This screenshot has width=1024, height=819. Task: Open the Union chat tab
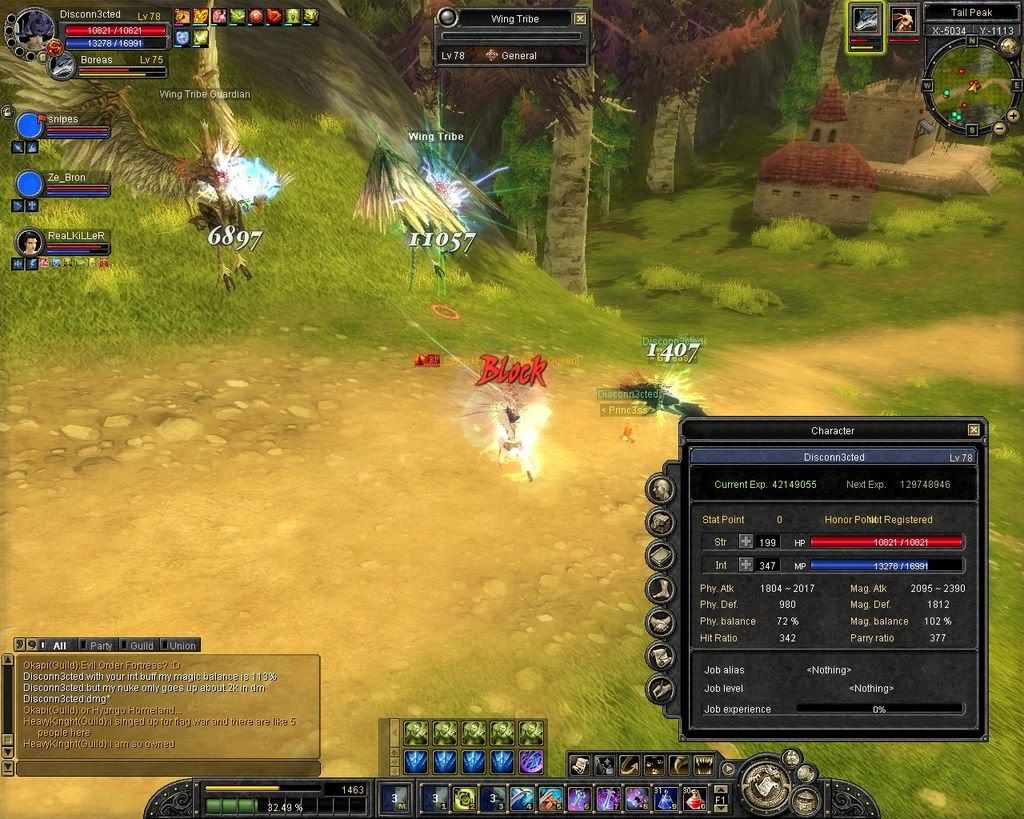tap(178, 645)
